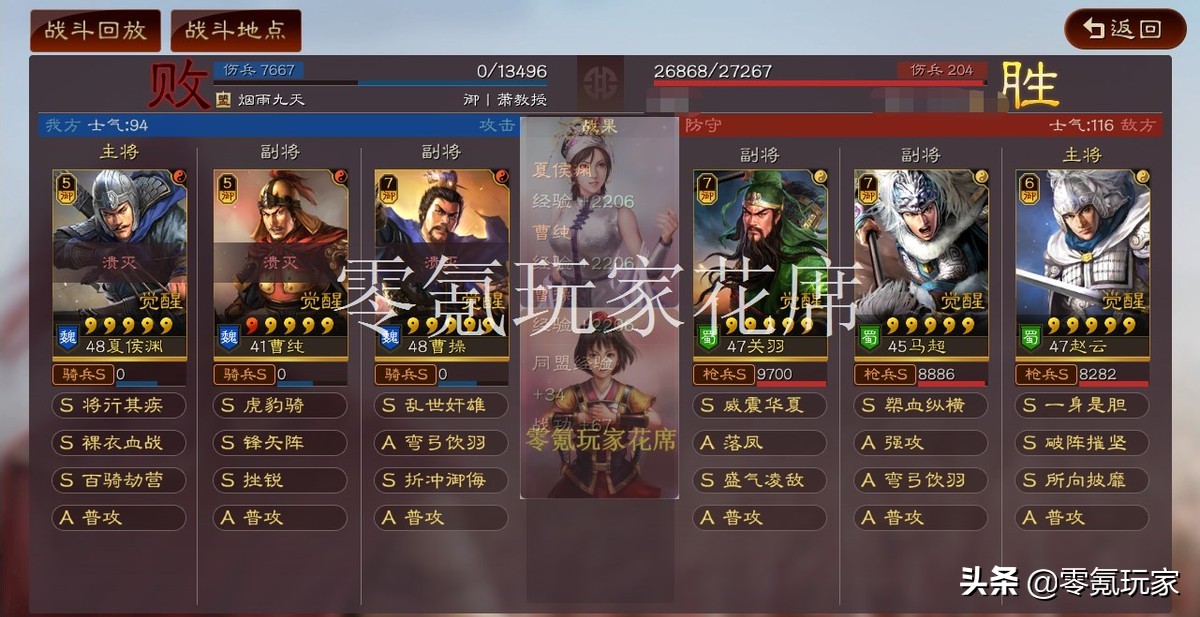Tap the 折冲御侮 skill
Viewport: 1200px width, 617px height.
441,480
